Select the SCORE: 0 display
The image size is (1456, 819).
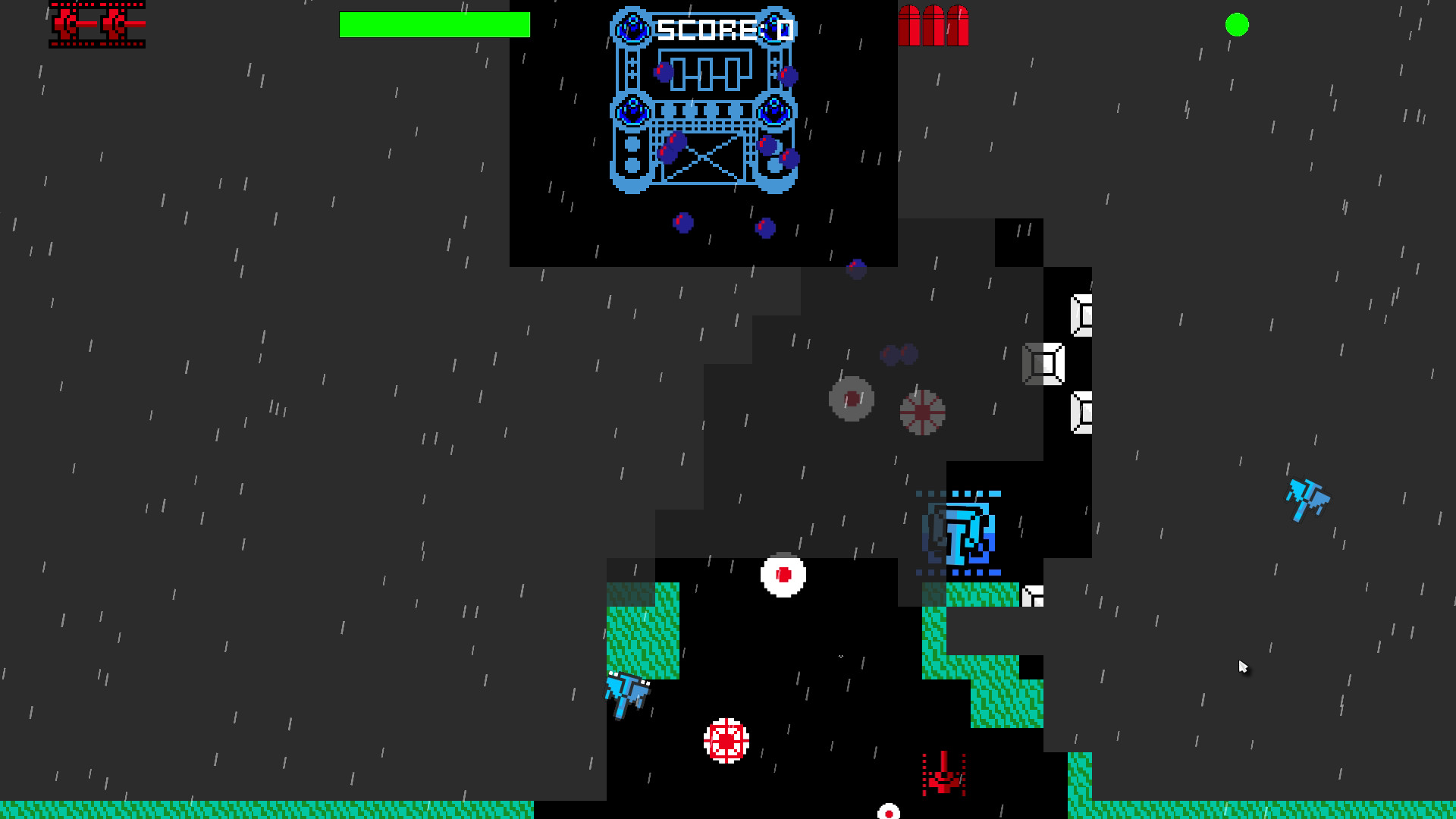coord(723,29)
